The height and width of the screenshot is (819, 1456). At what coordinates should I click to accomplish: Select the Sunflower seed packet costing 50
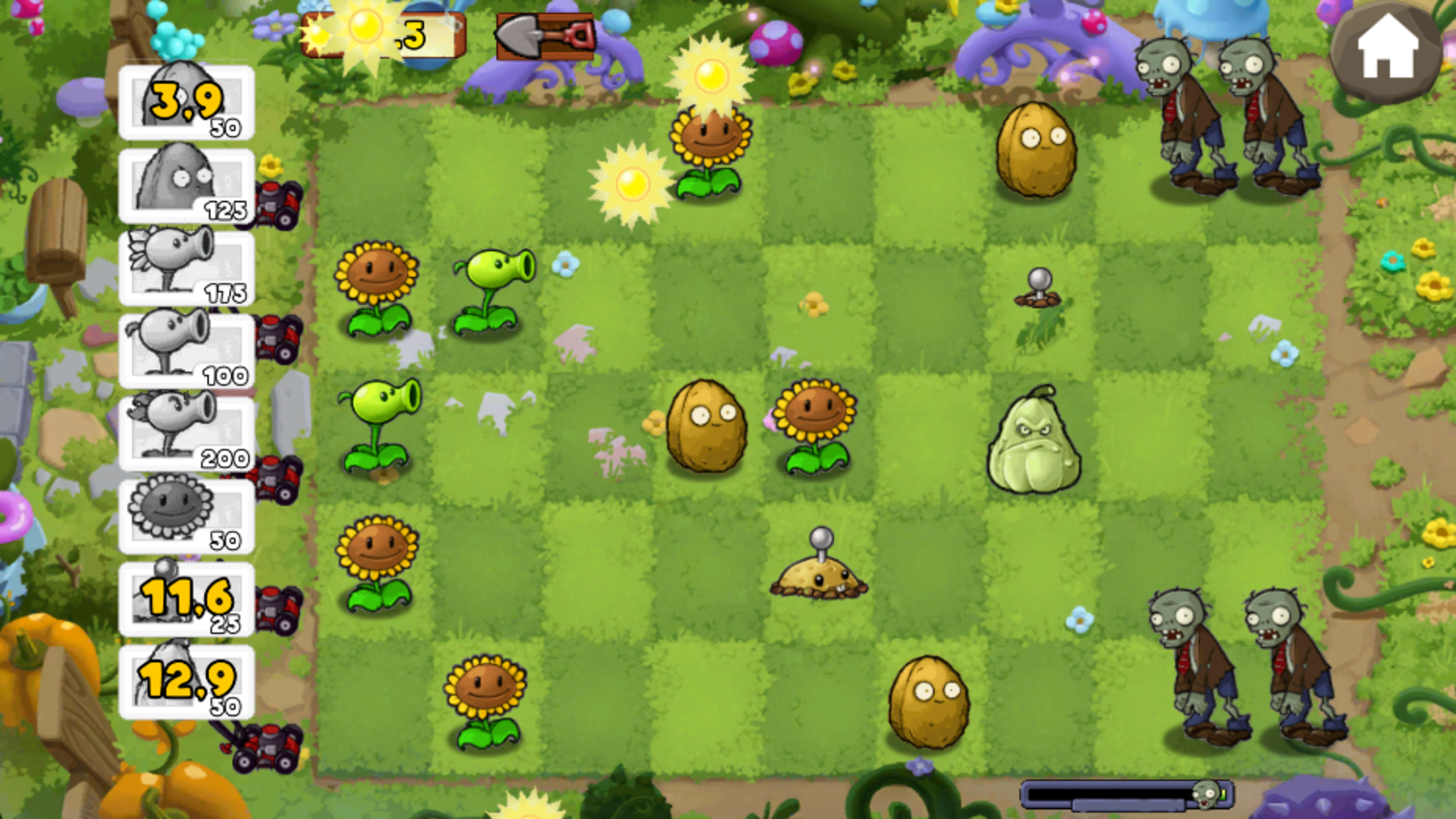point(184,516)
